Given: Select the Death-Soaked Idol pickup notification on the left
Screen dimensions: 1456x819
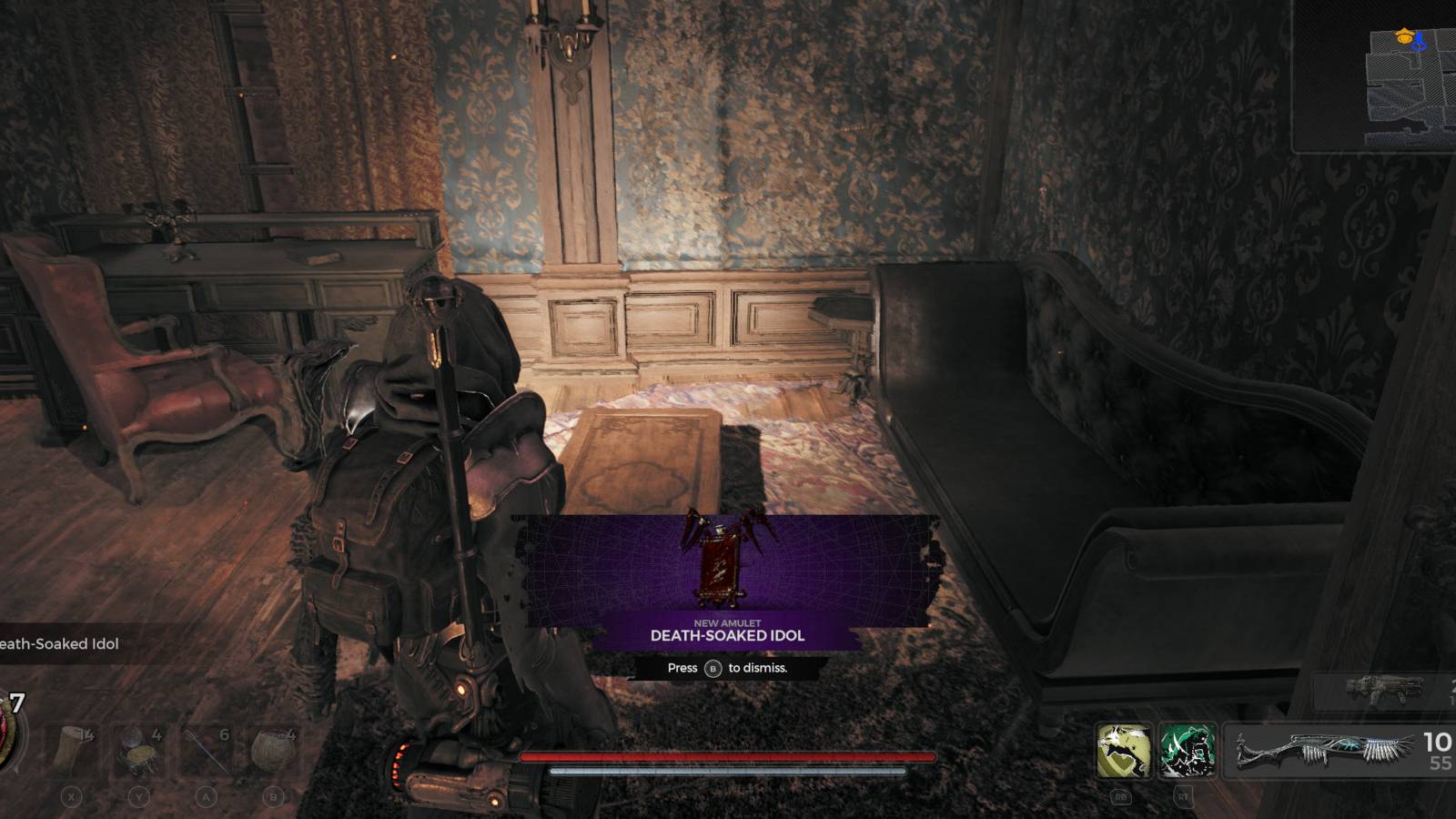Looking at the screenshot, I should click(59, 644).
